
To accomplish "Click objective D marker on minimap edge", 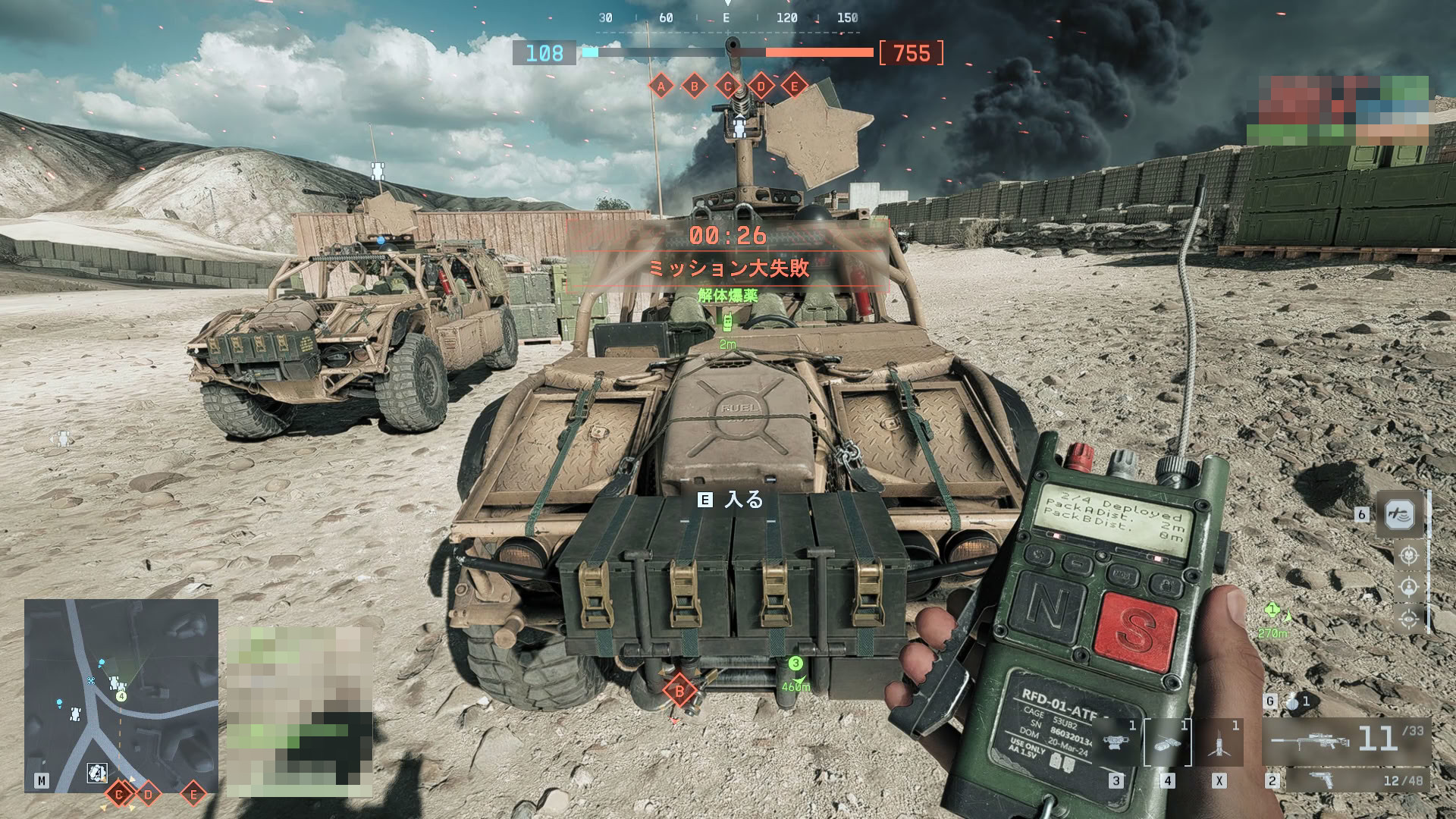I will pos(149,795).
